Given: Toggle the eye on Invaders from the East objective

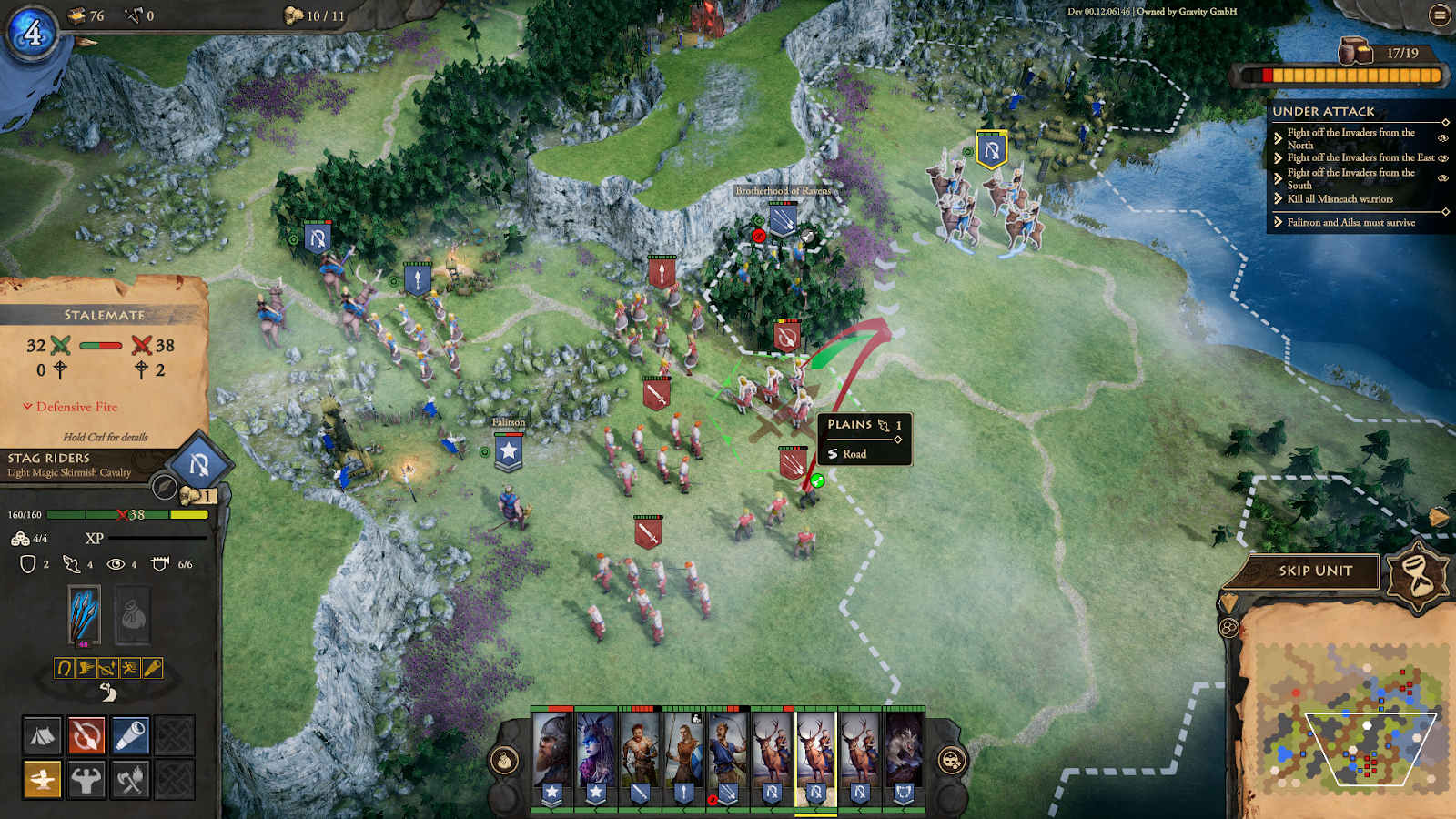Looking at the screenshot, I should pos(1443,158).
